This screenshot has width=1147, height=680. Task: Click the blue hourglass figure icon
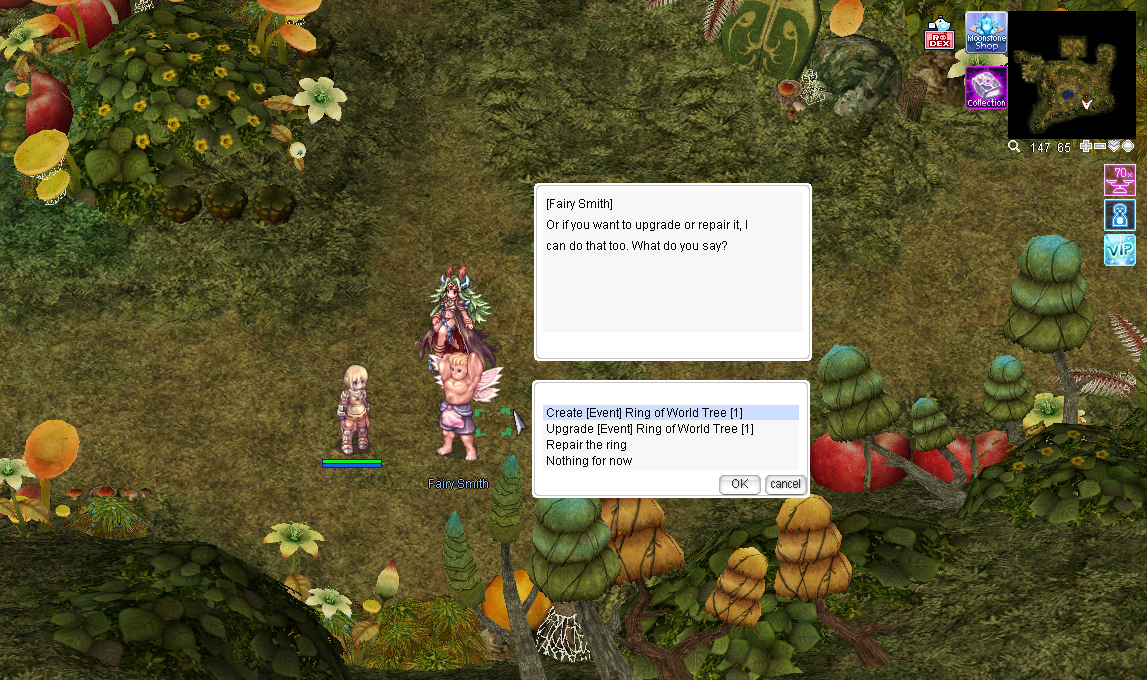point(1119,215)
